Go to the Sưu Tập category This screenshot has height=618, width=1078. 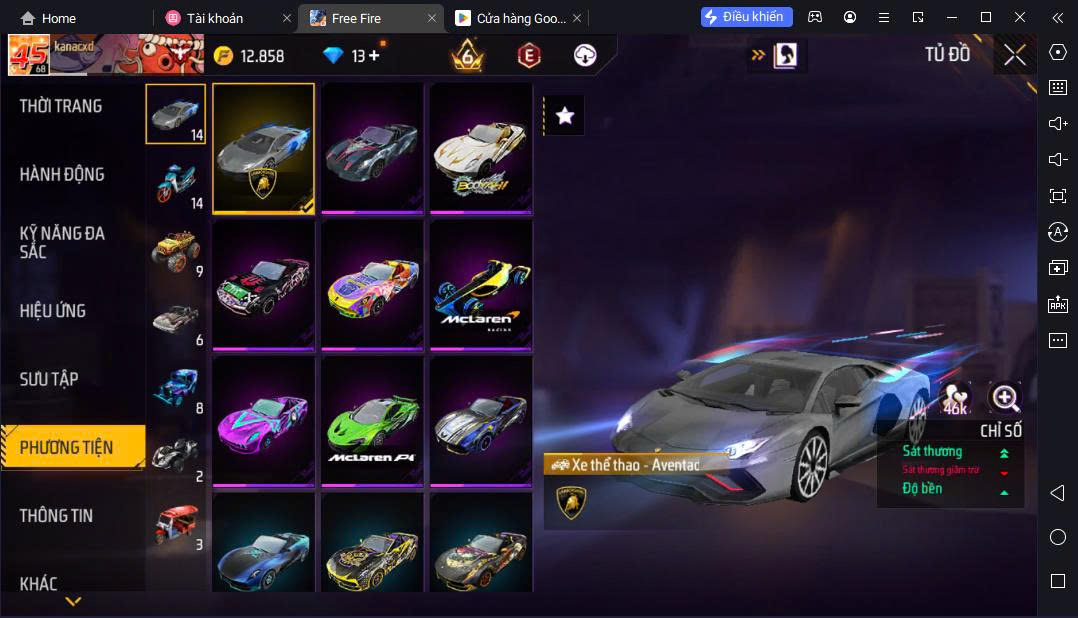point(49,379)
